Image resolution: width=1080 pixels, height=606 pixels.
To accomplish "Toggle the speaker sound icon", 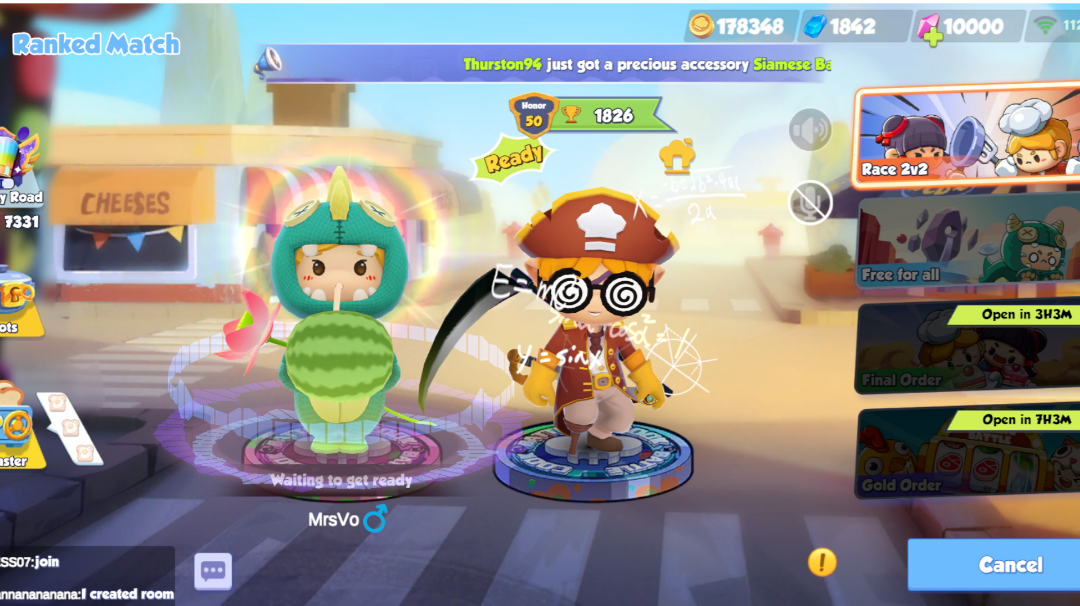I will (809, 130).
